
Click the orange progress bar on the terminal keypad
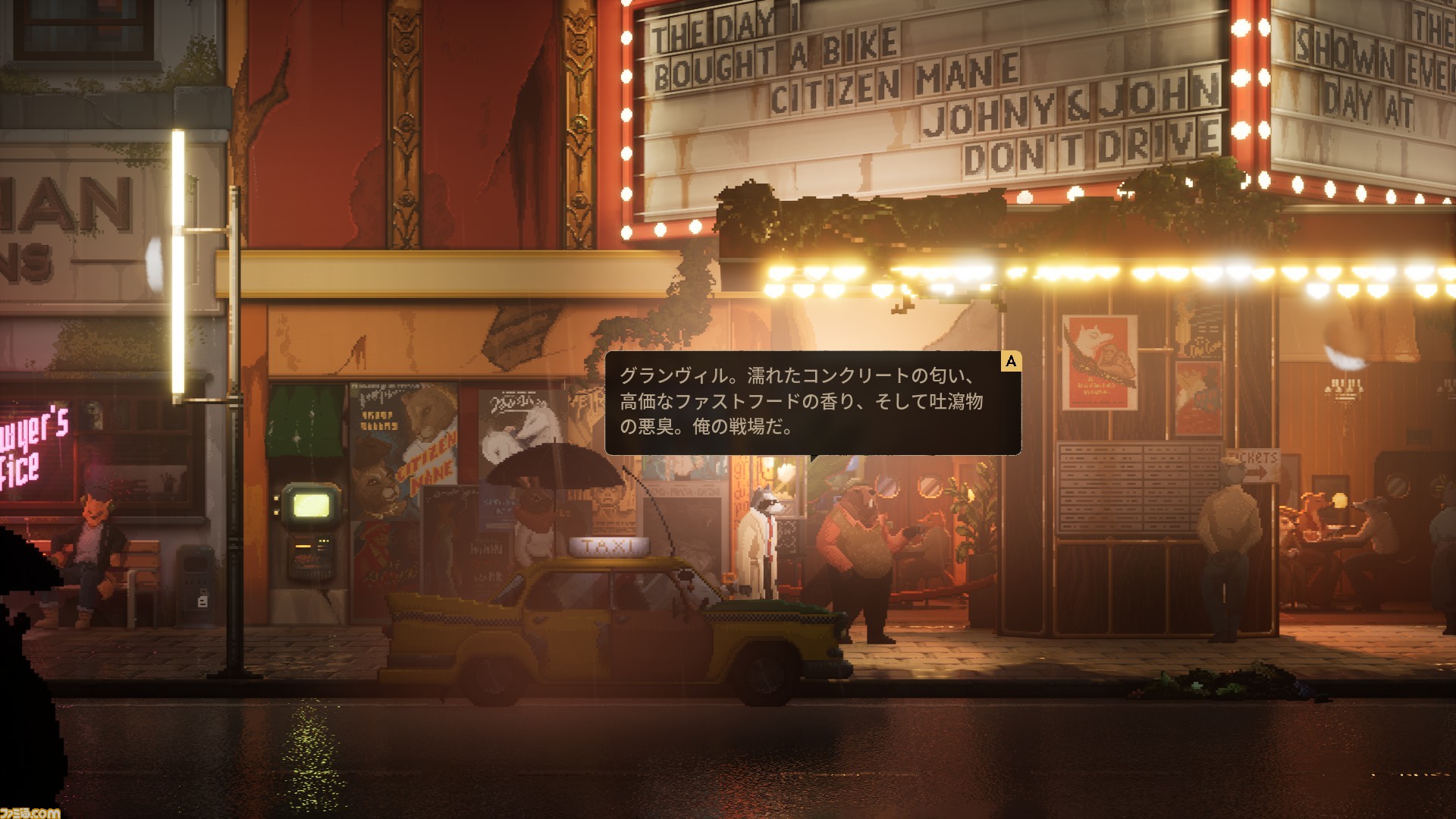coord(303,547)
